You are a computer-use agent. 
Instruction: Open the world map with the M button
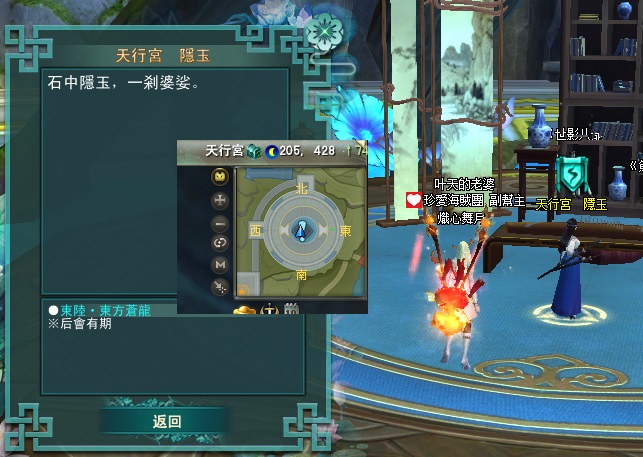coord(220,264)
